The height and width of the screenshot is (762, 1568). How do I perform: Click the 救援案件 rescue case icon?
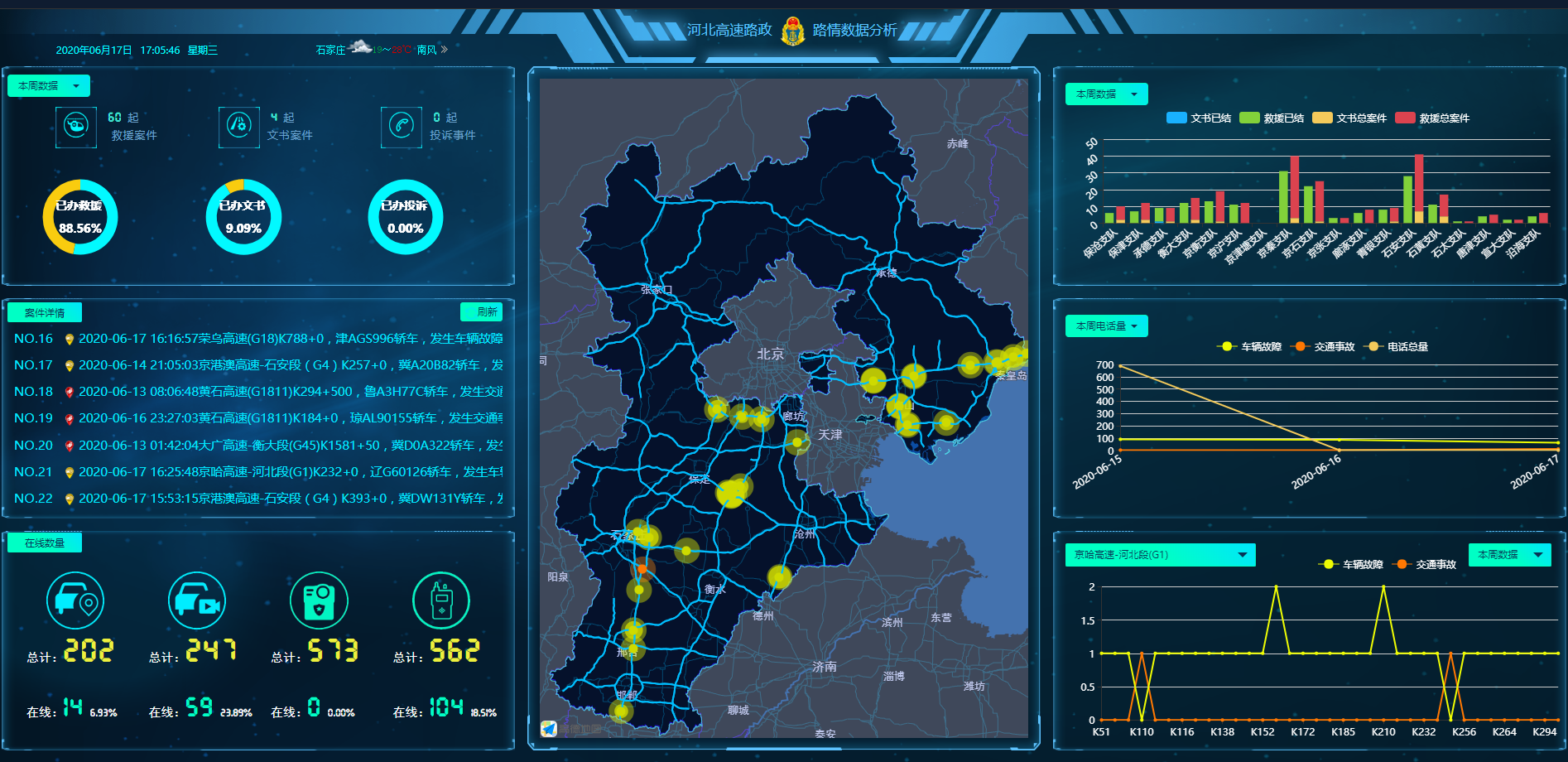76,127
